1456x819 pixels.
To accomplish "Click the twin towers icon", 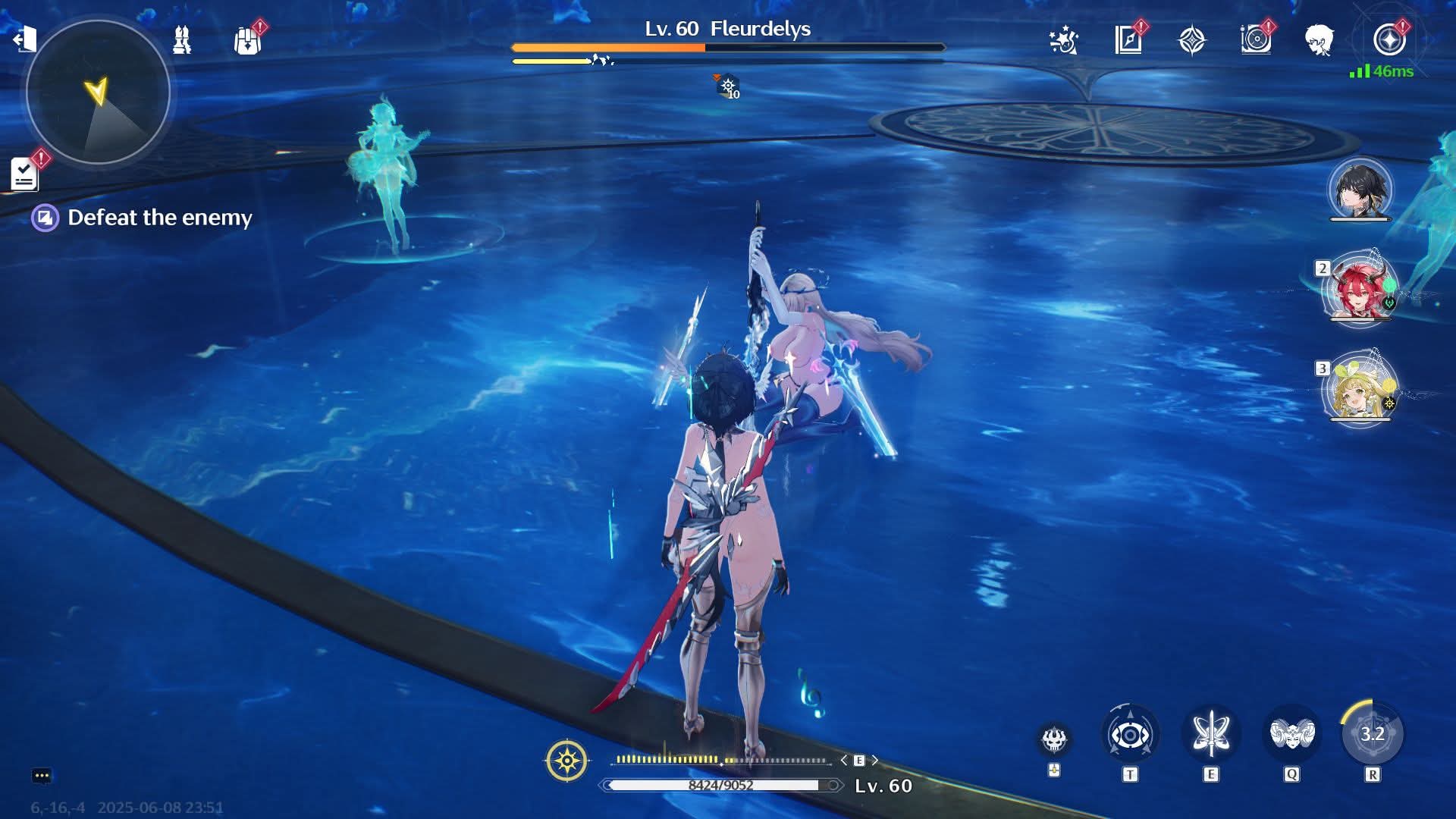I will tap(182, 39).
